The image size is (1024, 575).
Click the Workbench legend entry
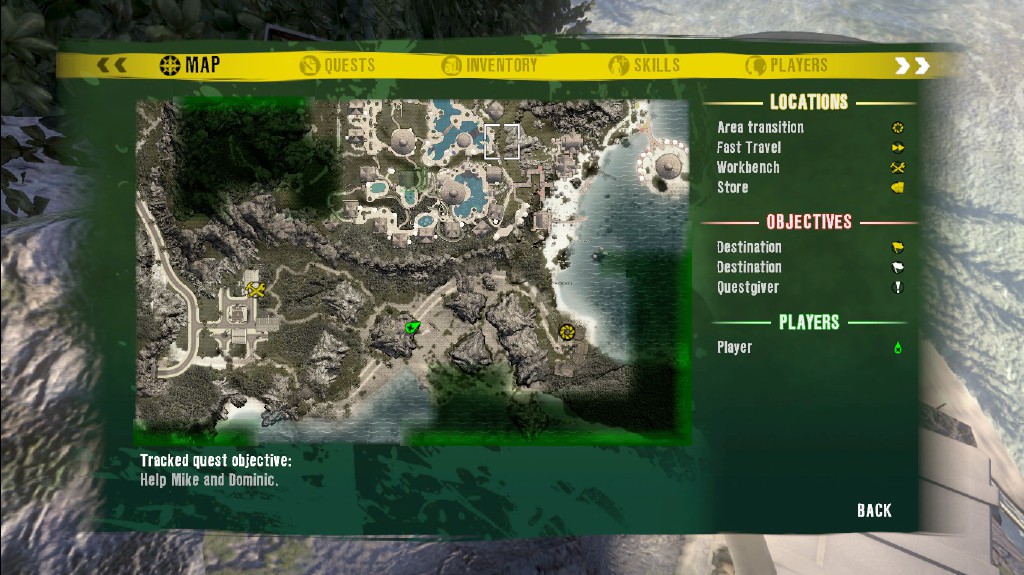(748, 168)
